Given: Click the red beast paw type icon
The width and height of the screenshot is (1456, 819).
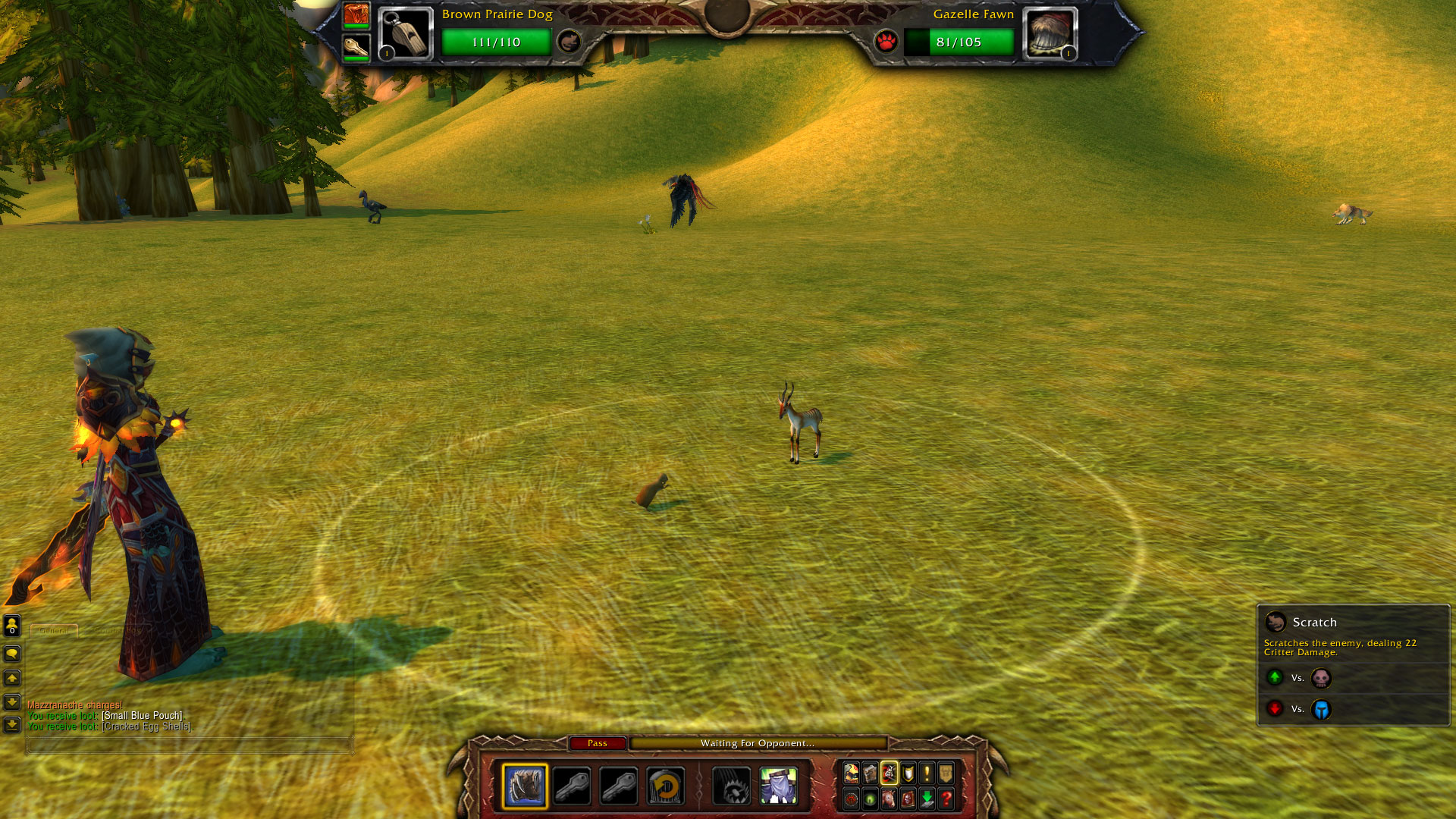Looking at the screenshot, I should tap(886, 42).
